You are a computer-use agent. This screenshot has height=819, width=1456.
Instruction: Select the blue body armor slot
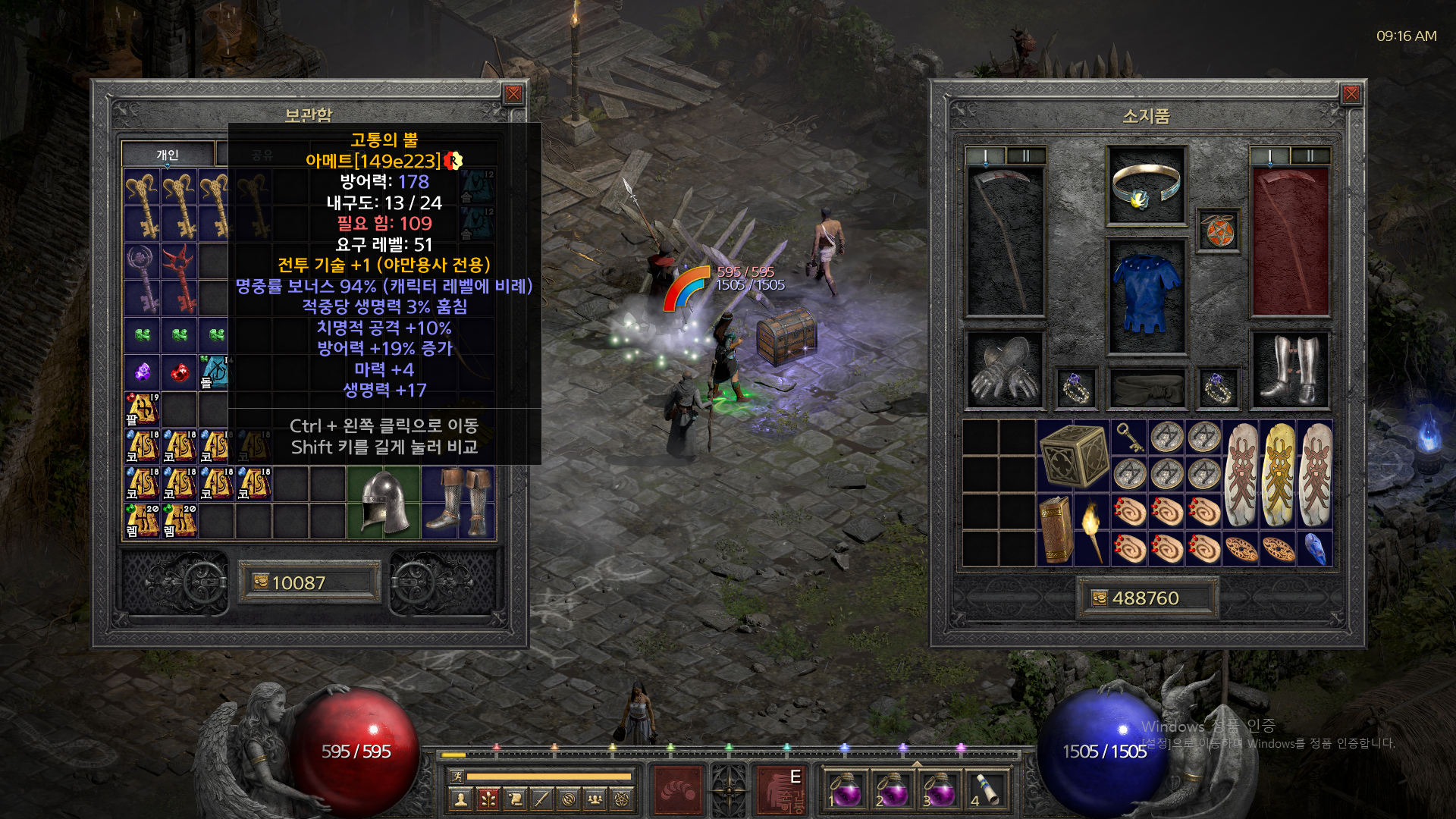click(x=1146, y=296)
